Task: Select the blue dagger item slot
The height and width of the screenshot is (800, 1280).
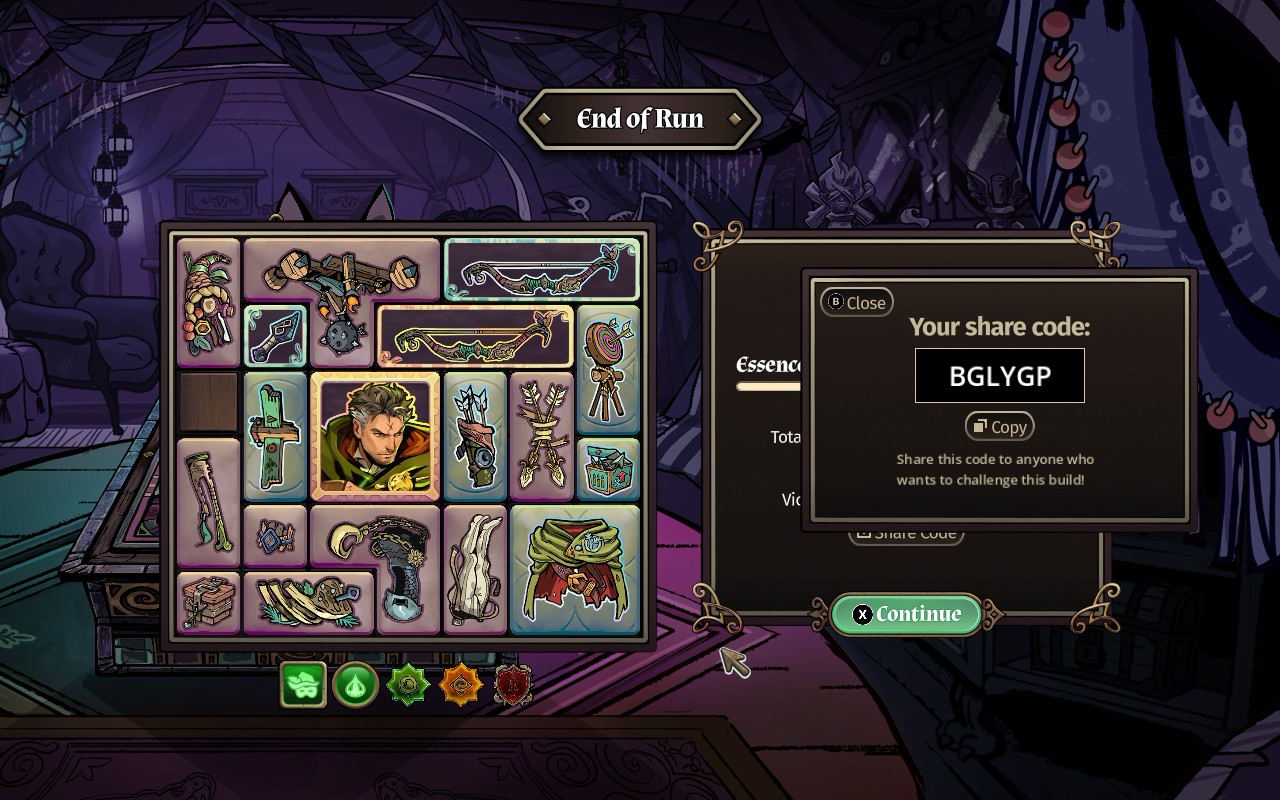Action: pos(274,336)
